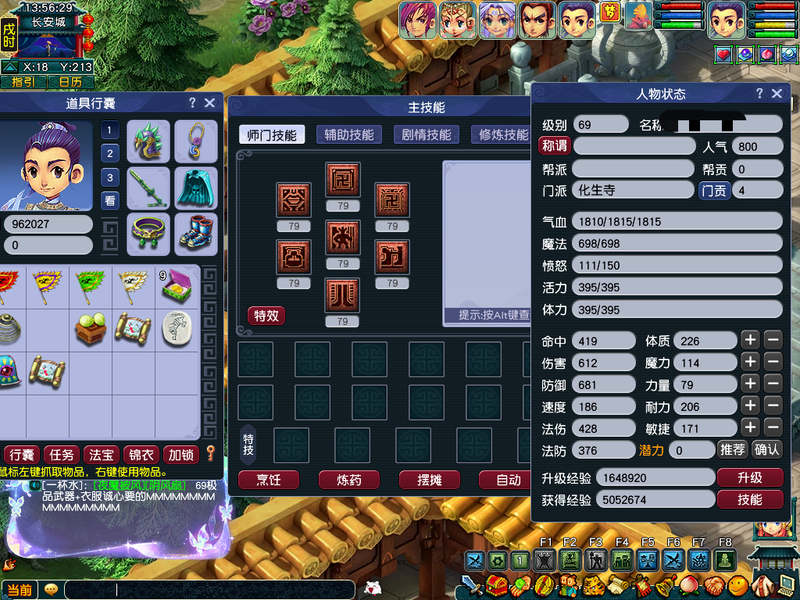This screenshot has width=800, height=600.
Task: Click the 指引 guide button
Action: tap(23, 82)
